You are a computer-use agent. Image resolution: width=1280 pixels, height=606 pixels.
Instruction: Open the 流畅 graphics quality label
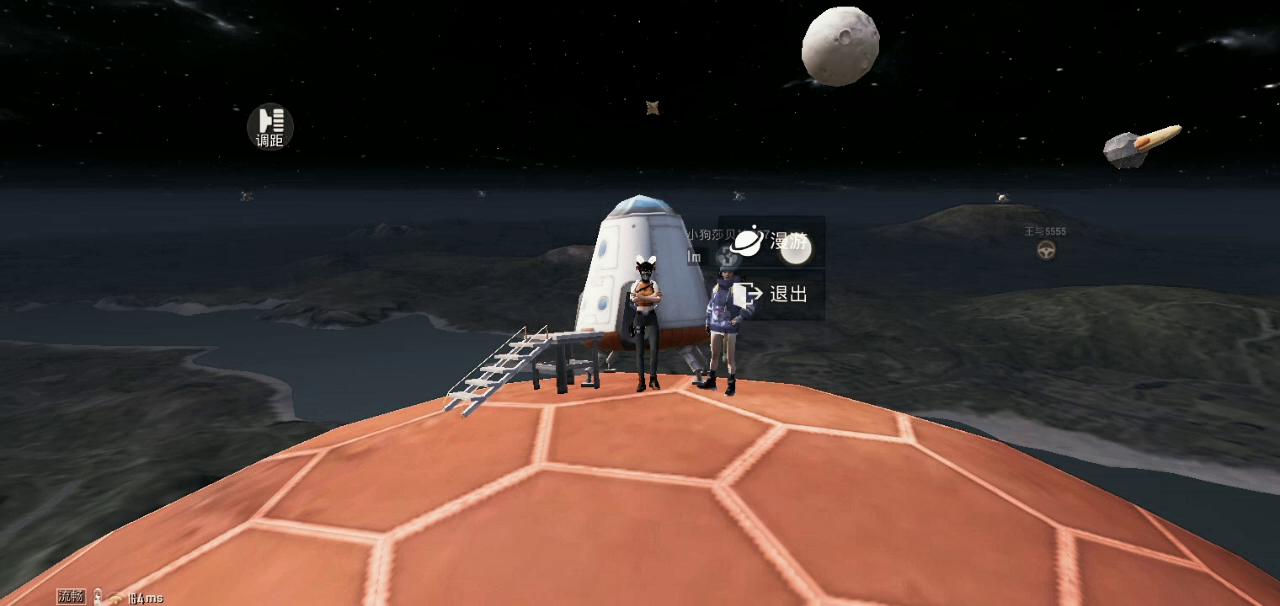click(71, 597)
